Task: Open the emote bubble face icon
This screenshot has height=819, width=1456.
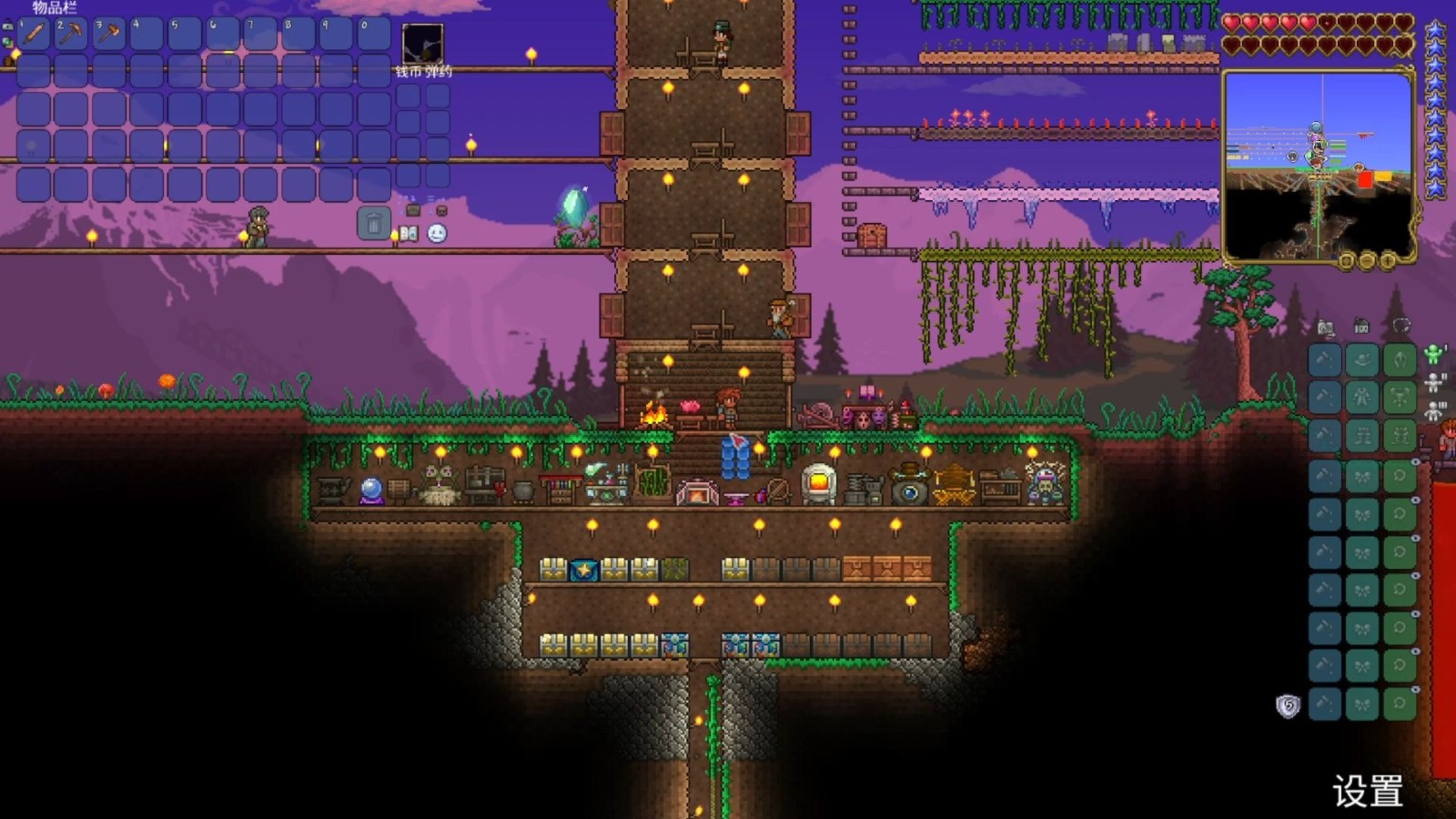Action: [437, 234]
